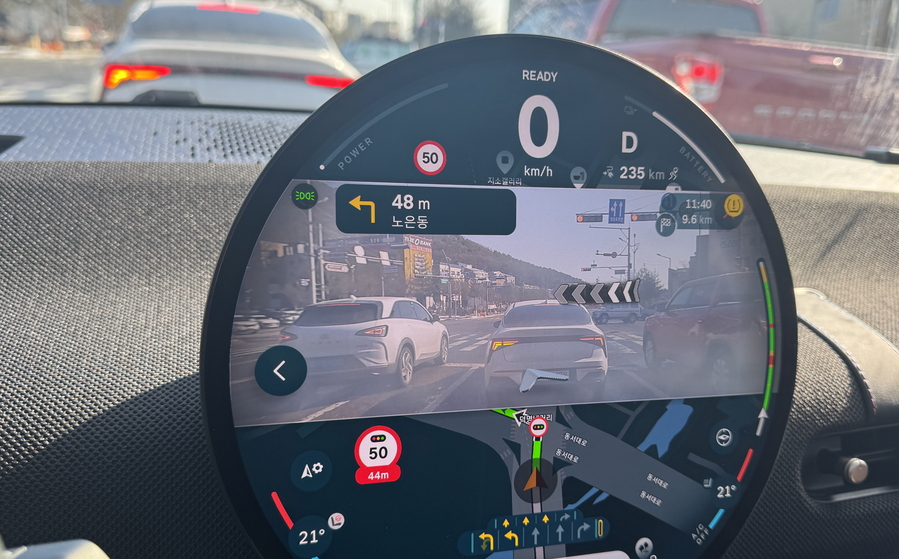Viewport: 899px width, 559px height.
Task: Tap the compass icon on the map
Action: (722, 437)
